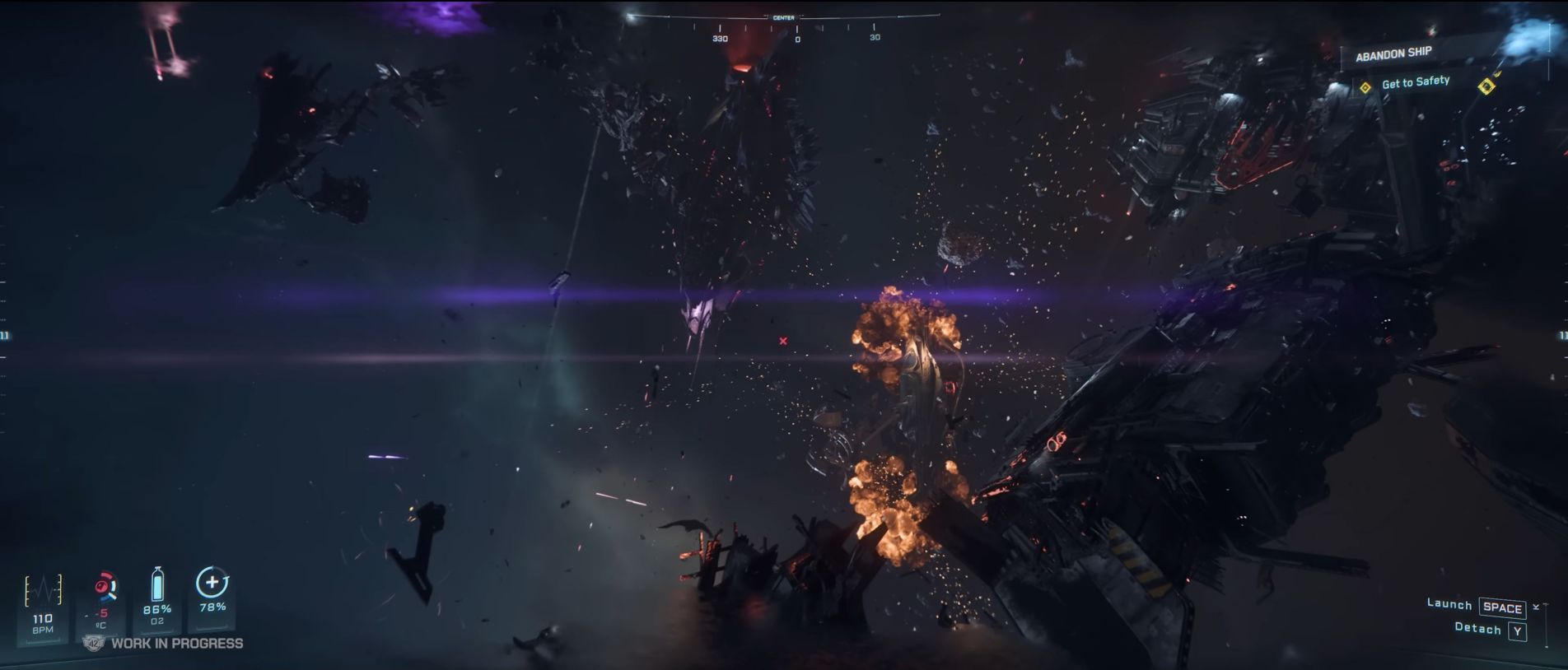Select the oxygen tank O2 icon
This screenshot has width=1568, height=670.
(157, 584)
